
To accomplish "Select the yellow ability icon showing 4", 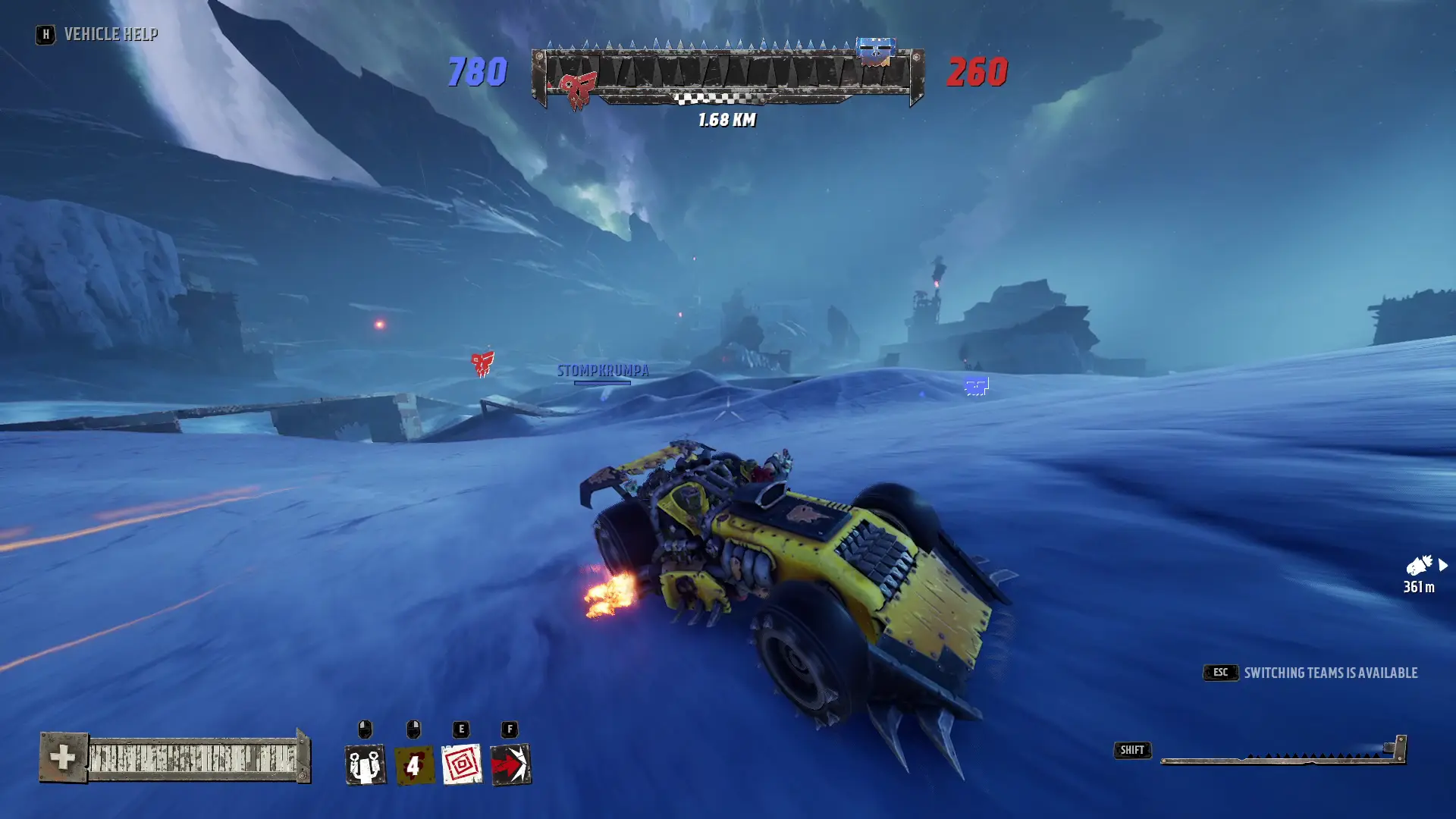I will (413, 764).
